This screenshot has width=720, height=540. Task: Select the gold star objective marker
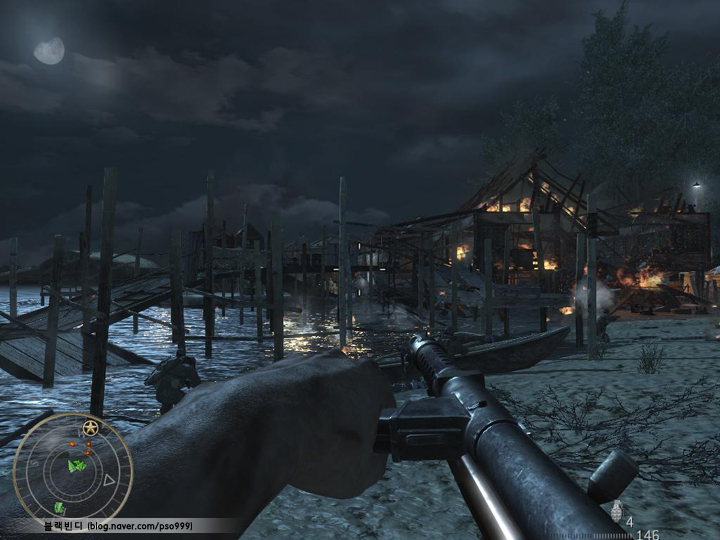pos(91,428)
